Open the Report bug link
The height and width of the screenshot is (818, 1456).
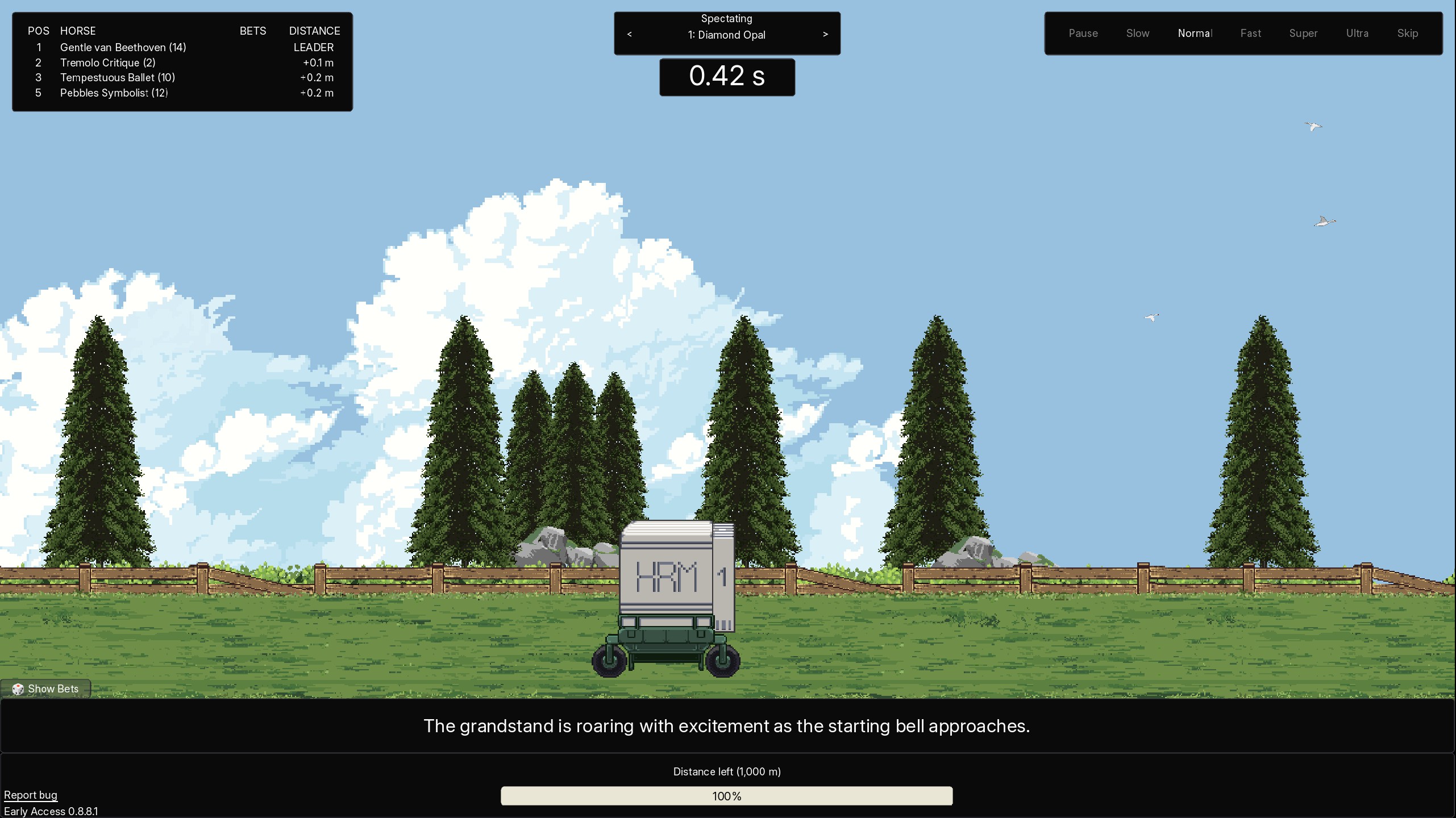[31, 795]
